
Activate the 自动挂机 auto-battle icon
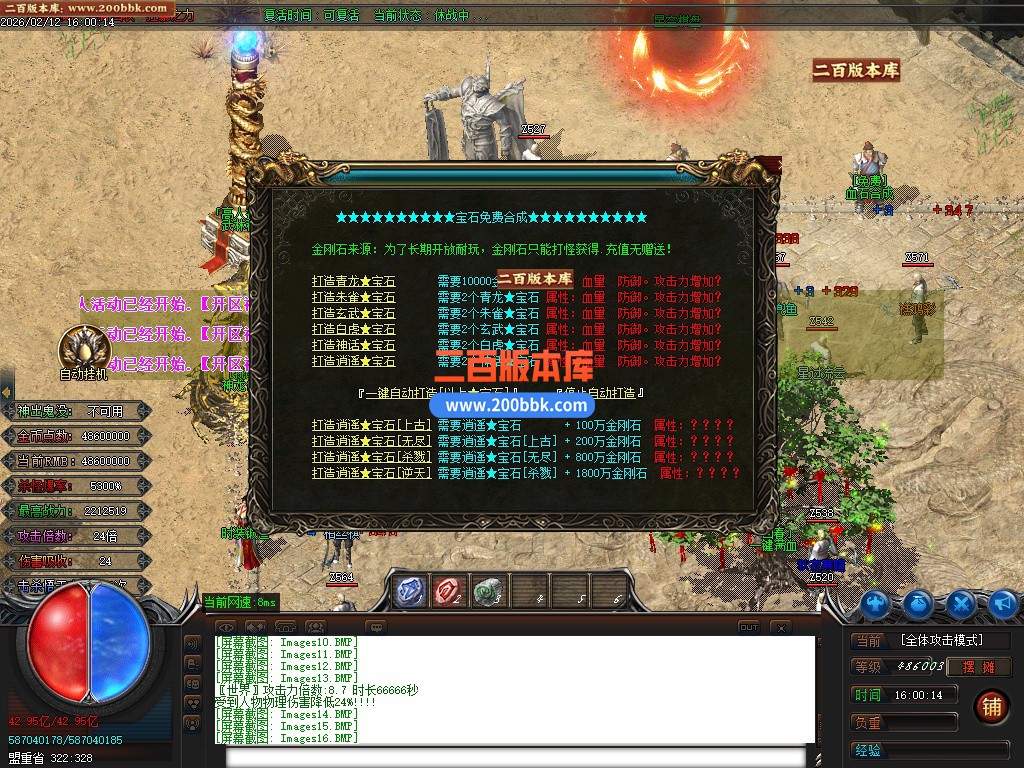(84, 348)
